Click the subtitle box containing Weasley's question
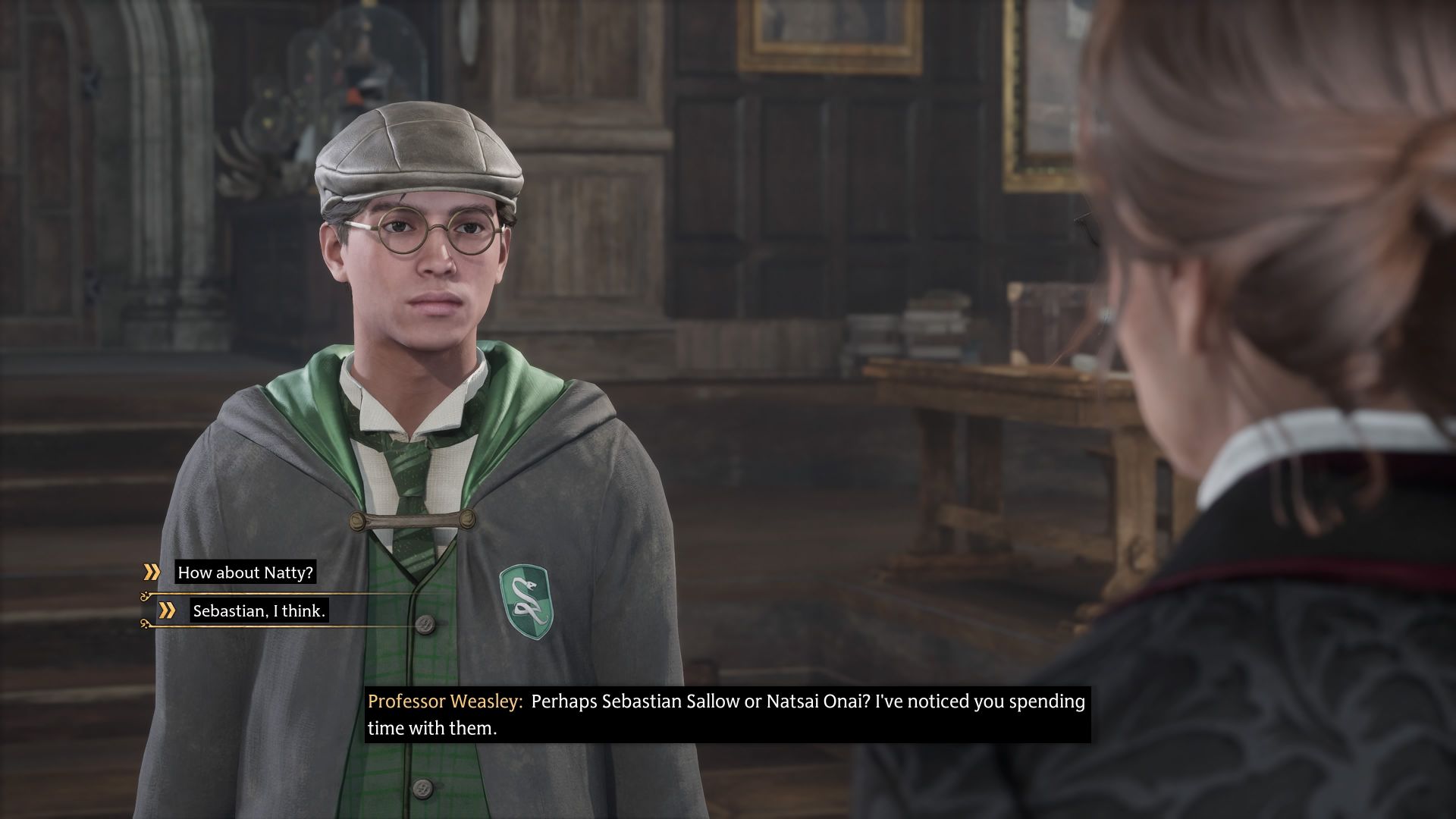Viewport: 1456px width, 819px height. 728,714
